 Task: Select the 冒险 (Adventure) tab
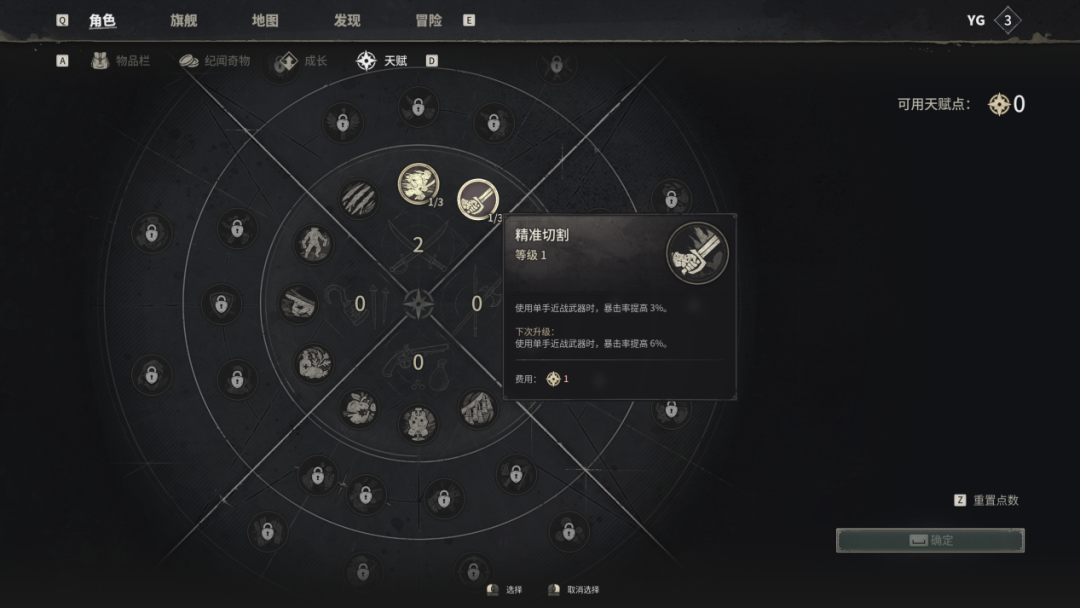click(428, 21)
